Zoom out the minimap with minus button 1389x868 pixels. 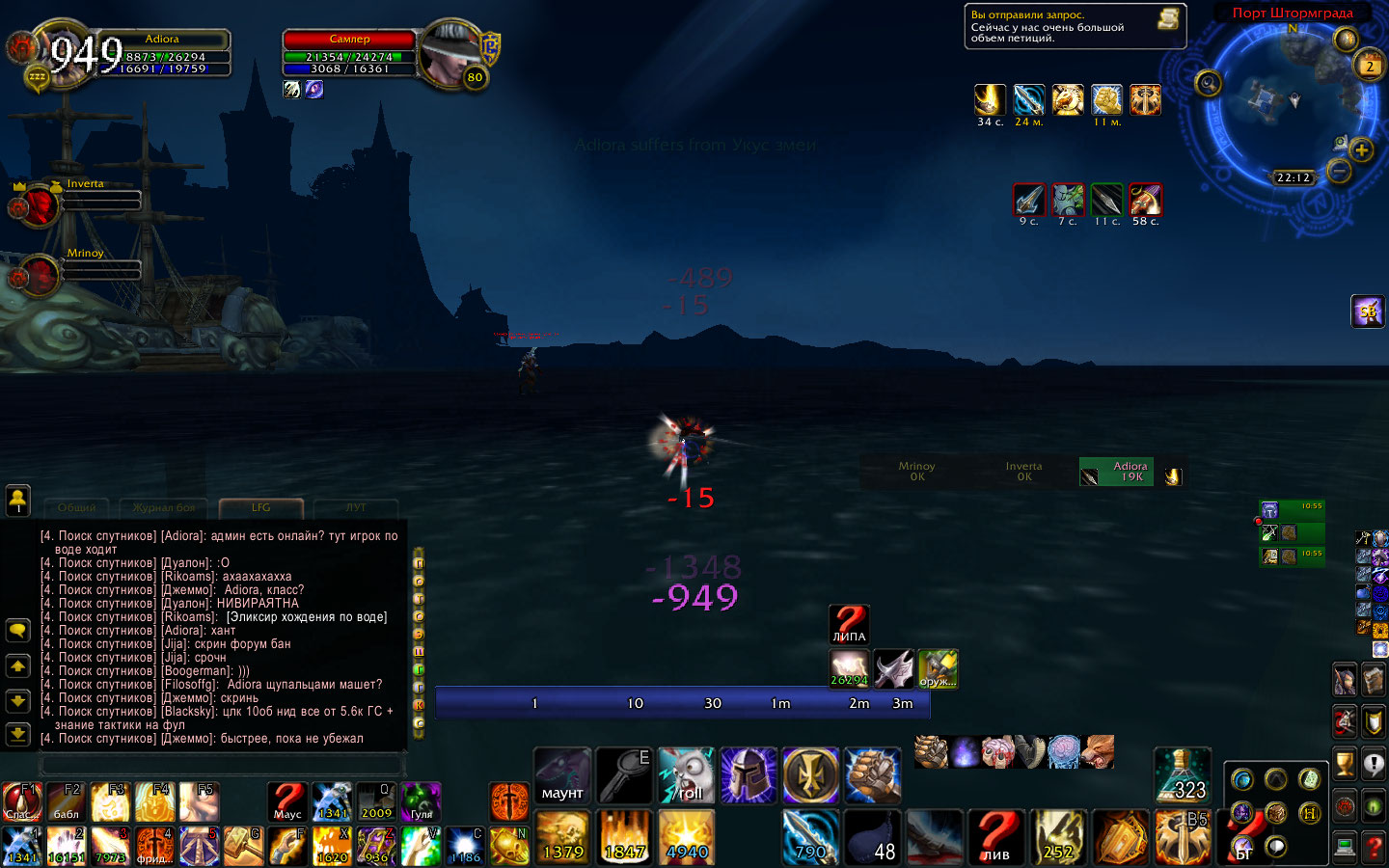pos(1339,172)
